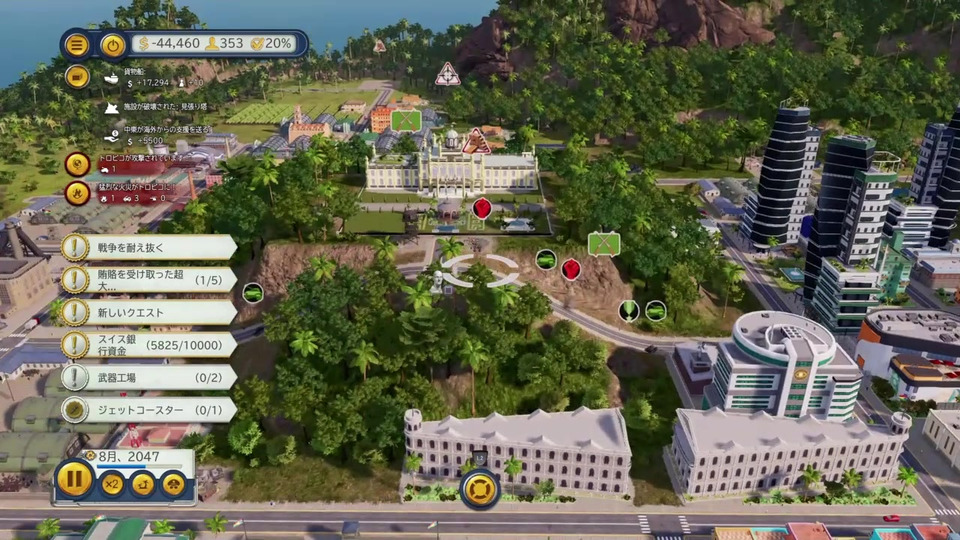Select the 武器工場 objective
This screenshot has height=540, width=960.
click(x=148, y=377)
